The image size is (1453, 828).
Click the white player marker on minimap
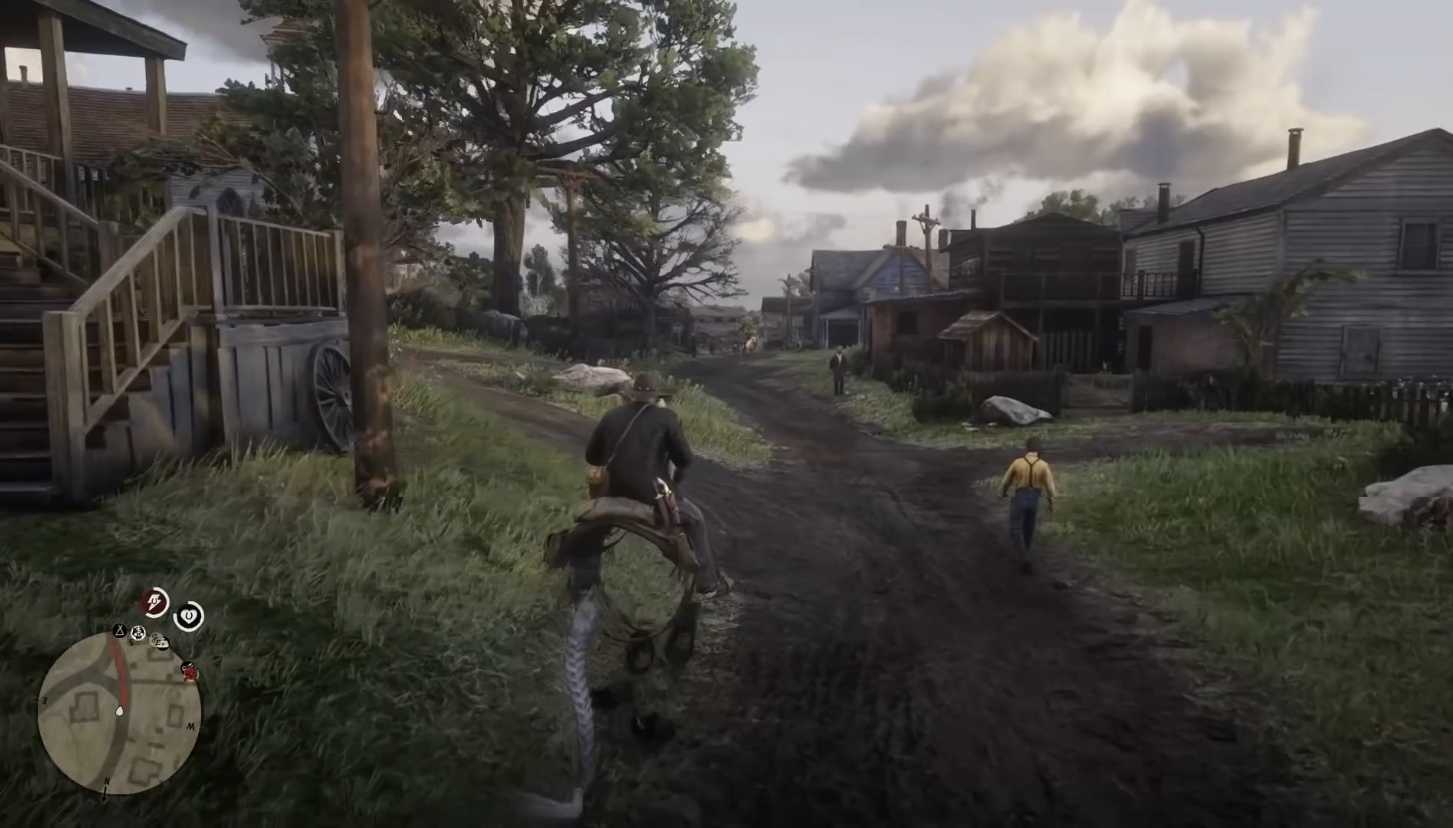point(120,711)
